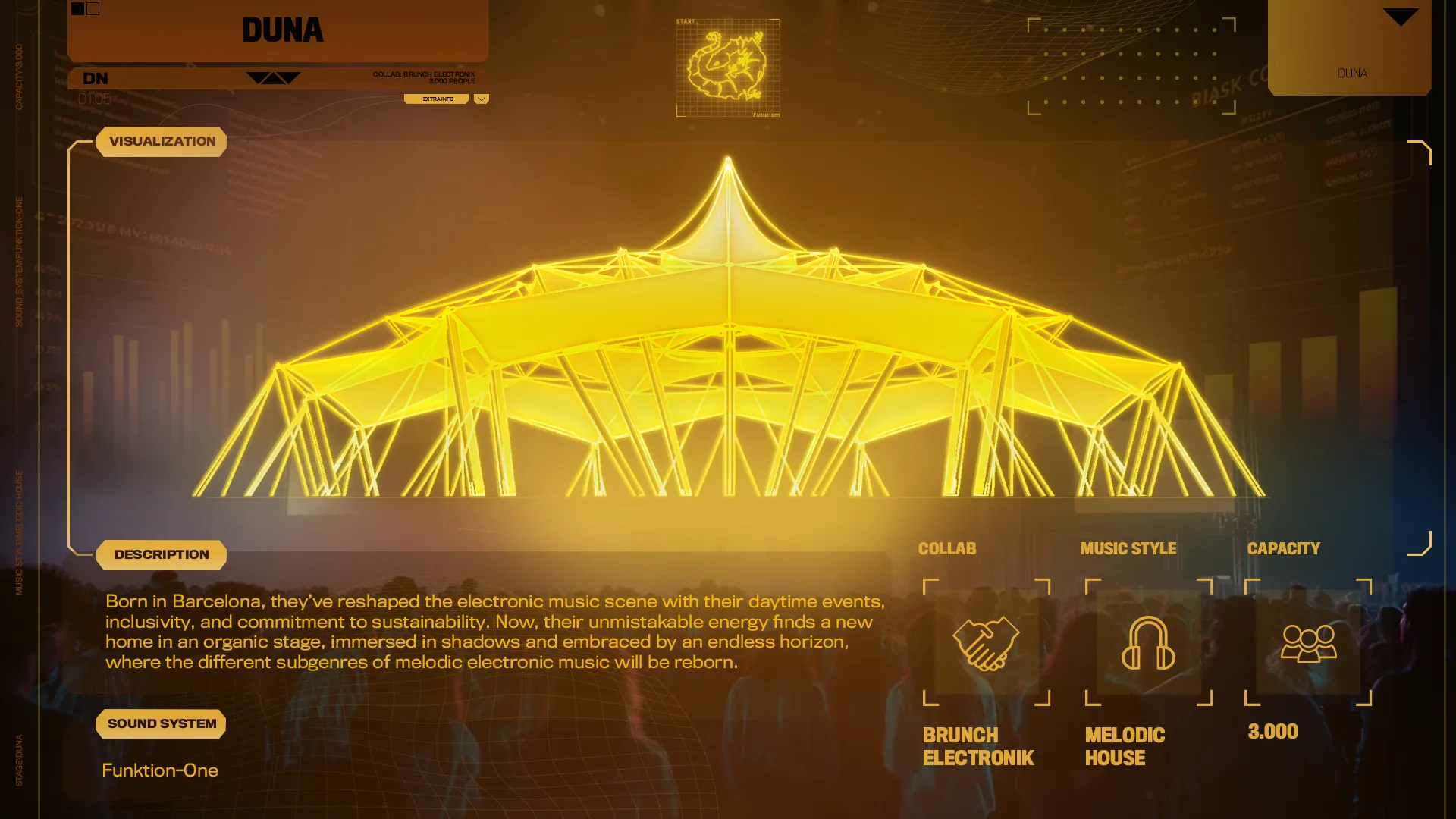Image resolution: width=1456 pixels, height=819 pixels.
Task: Click the START marker on the dragon map
Action: click(x=687, y=22)
